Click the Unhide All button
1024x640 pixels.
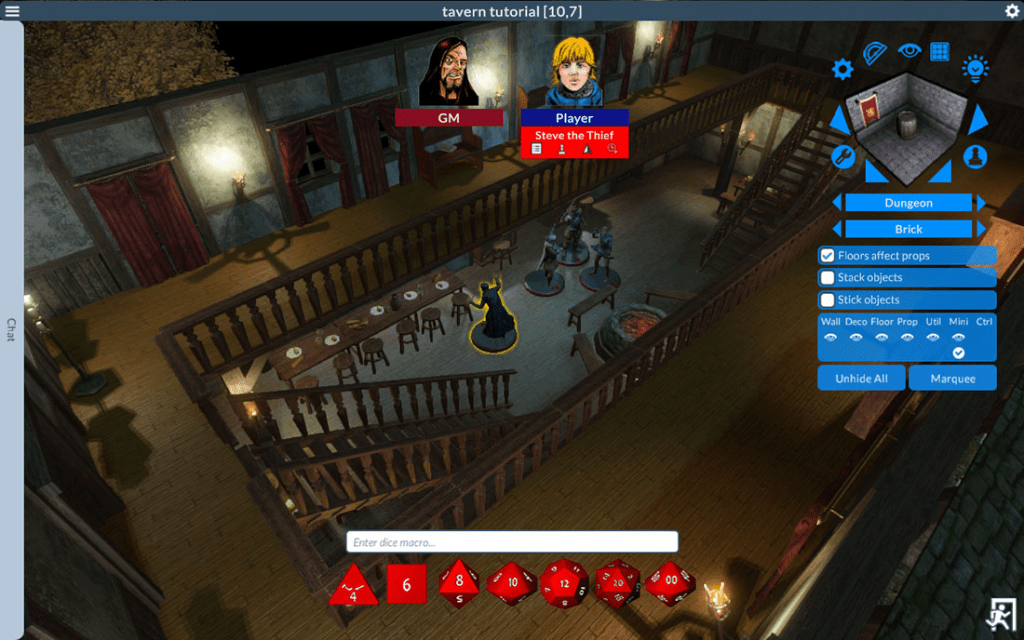point(862,378)
